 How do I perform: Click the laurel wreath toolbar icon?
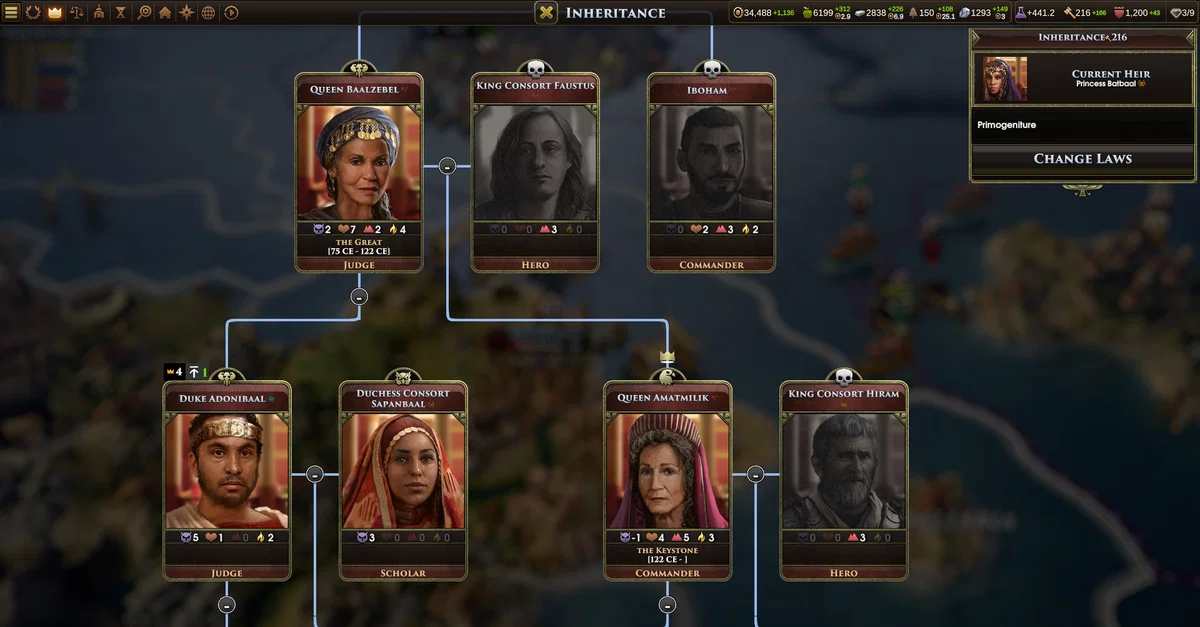pyautogui.click(x=33, y=13)
